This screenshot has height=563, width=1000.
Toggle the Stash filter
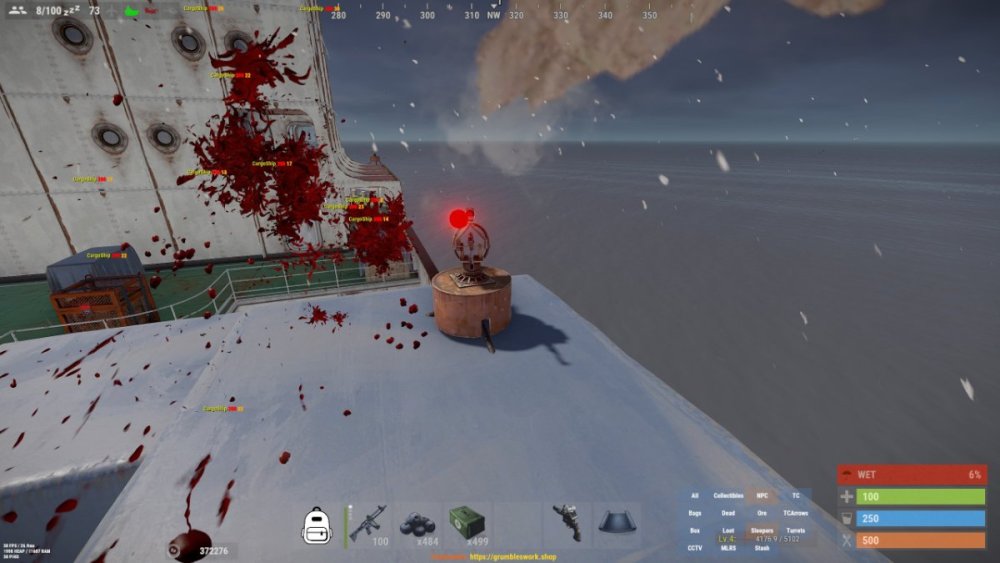pos(762,548)
